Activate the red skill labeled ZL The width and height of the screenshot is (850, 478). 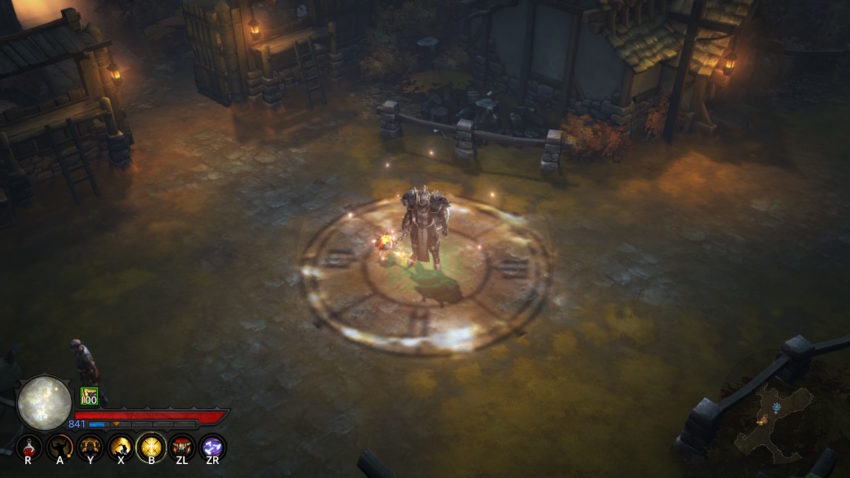pos(182,445)
